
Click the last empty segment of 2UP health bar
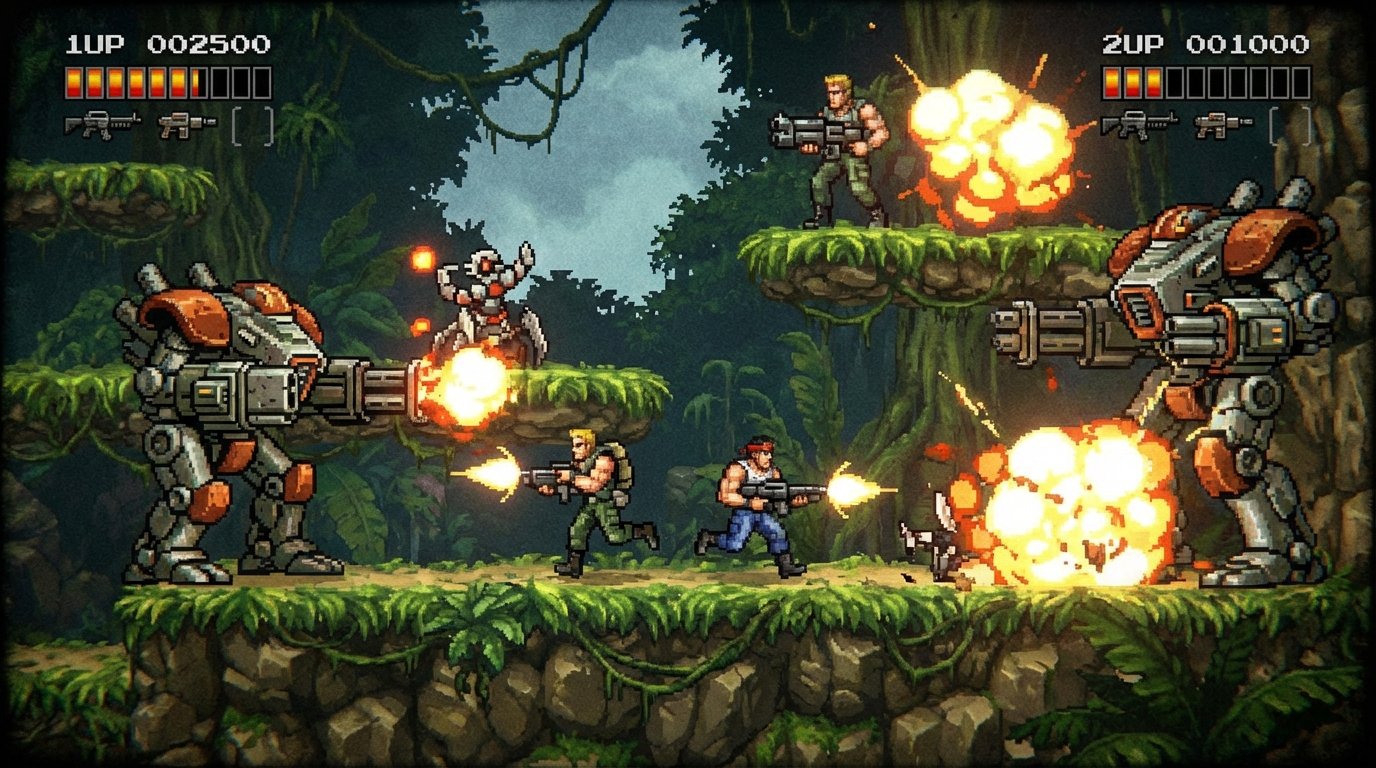(1301, 83)
